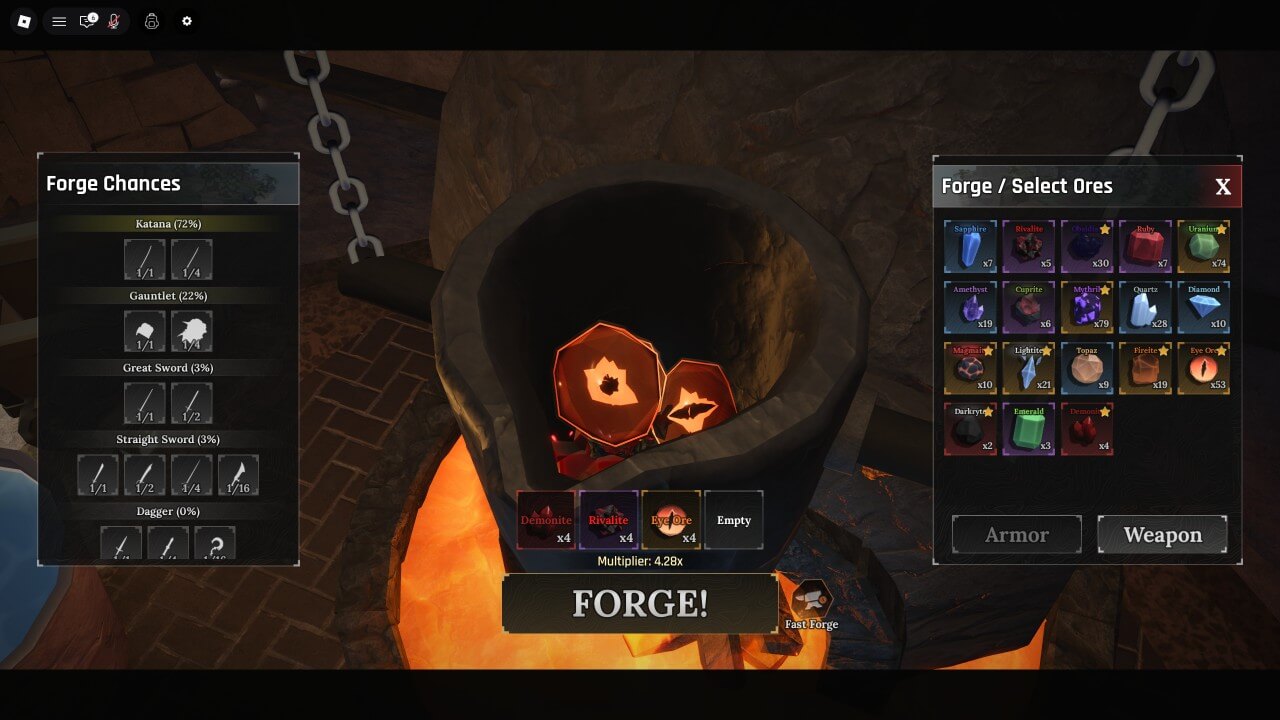Switch to the Armor tab
Image resolution: width=1280 pixels, height=720 pixels.
[x=1016, y=535]
